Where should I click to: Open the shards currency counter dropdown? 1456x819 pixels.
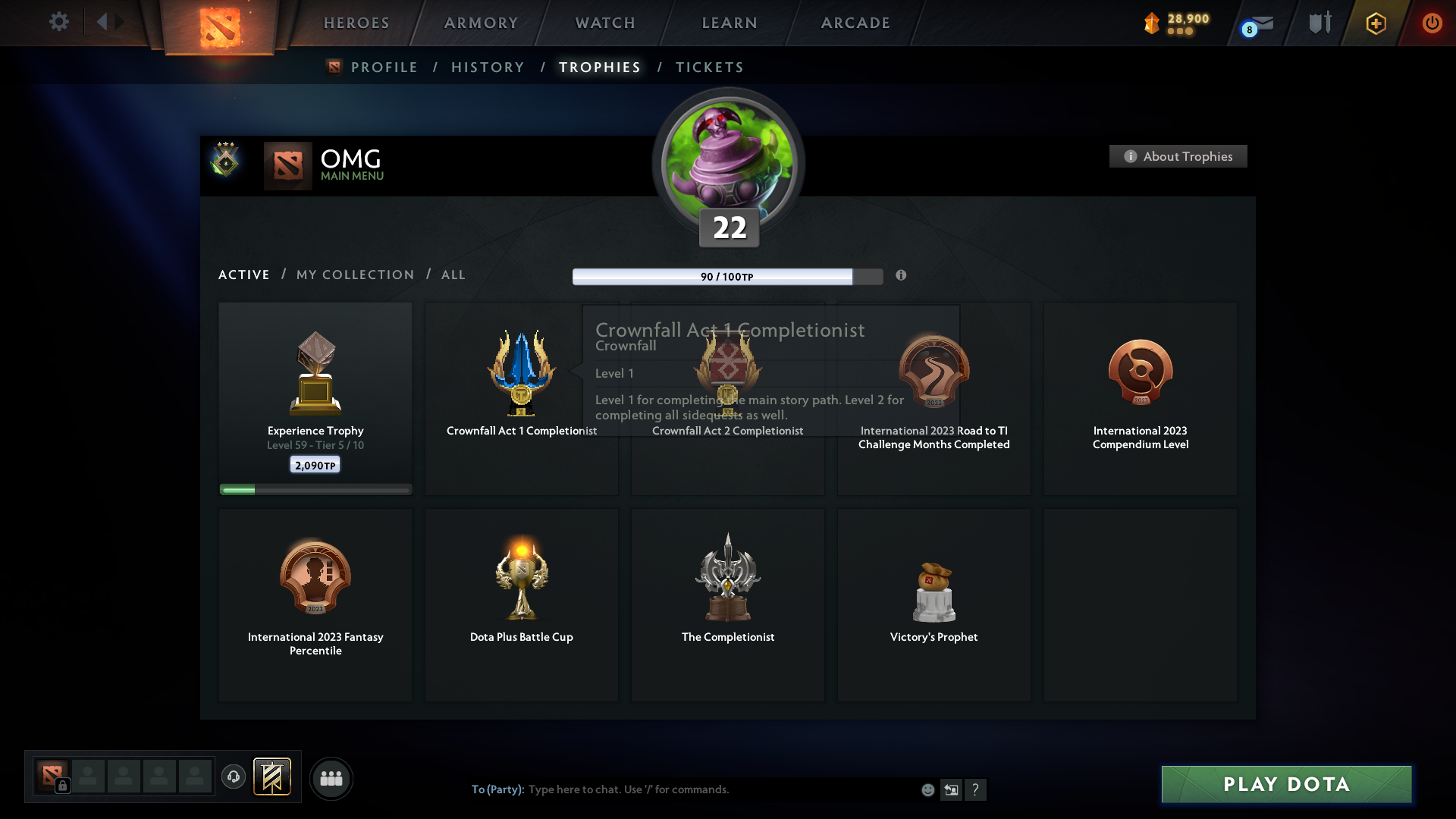point(1175,24)
